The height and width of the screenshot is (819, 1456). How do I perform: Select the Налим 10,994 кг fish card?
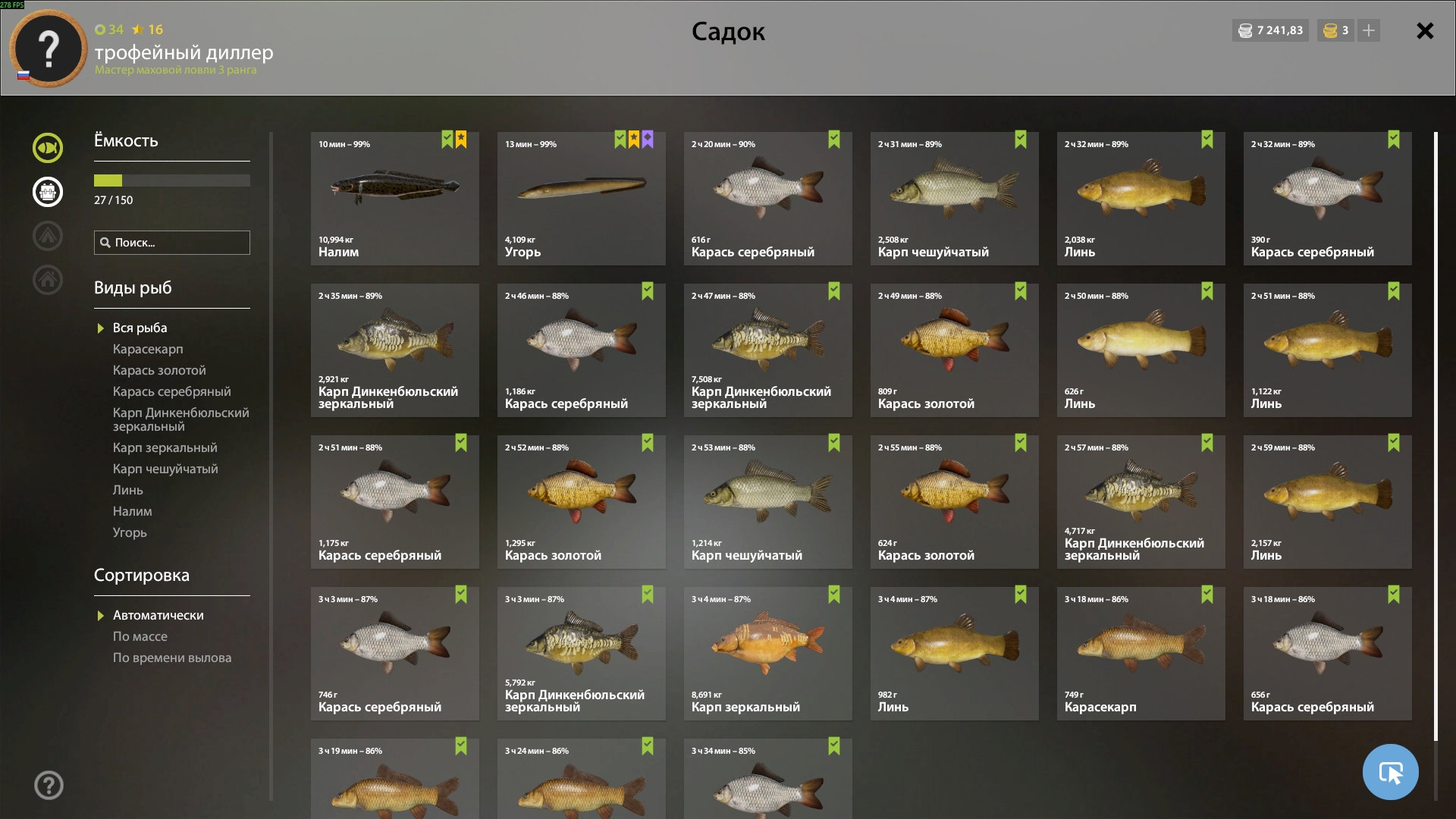[x=394, y=199]
